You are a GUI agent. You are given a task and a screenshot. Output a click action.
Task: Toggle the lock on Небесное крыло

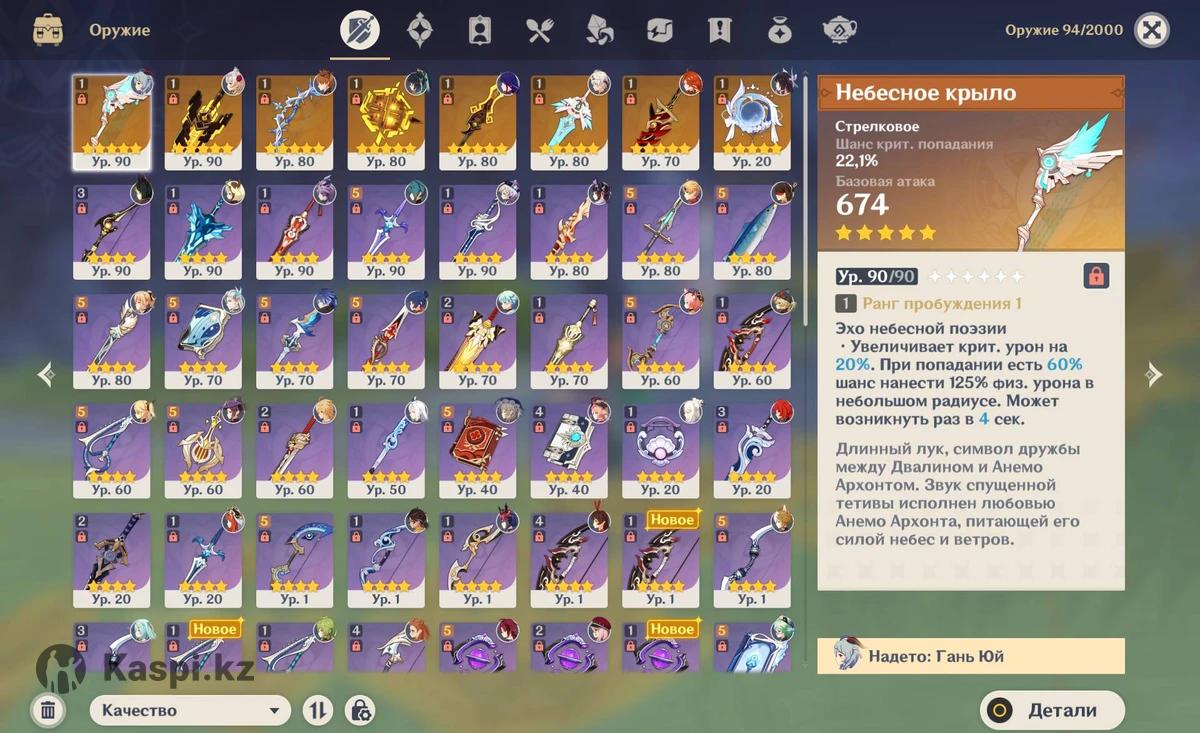[1096, 276]
